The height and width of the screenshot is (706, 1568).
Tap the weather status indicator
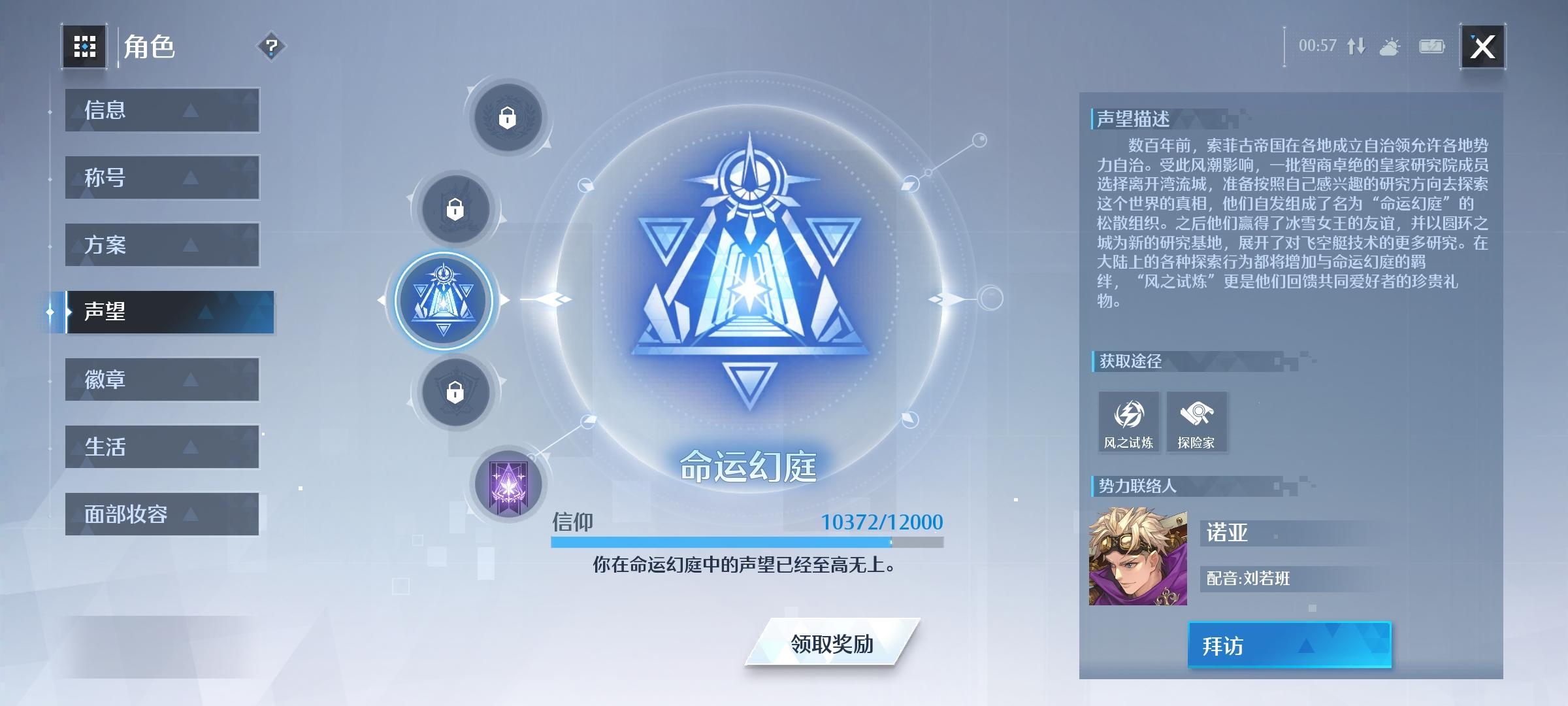(x=1390, y=47)
